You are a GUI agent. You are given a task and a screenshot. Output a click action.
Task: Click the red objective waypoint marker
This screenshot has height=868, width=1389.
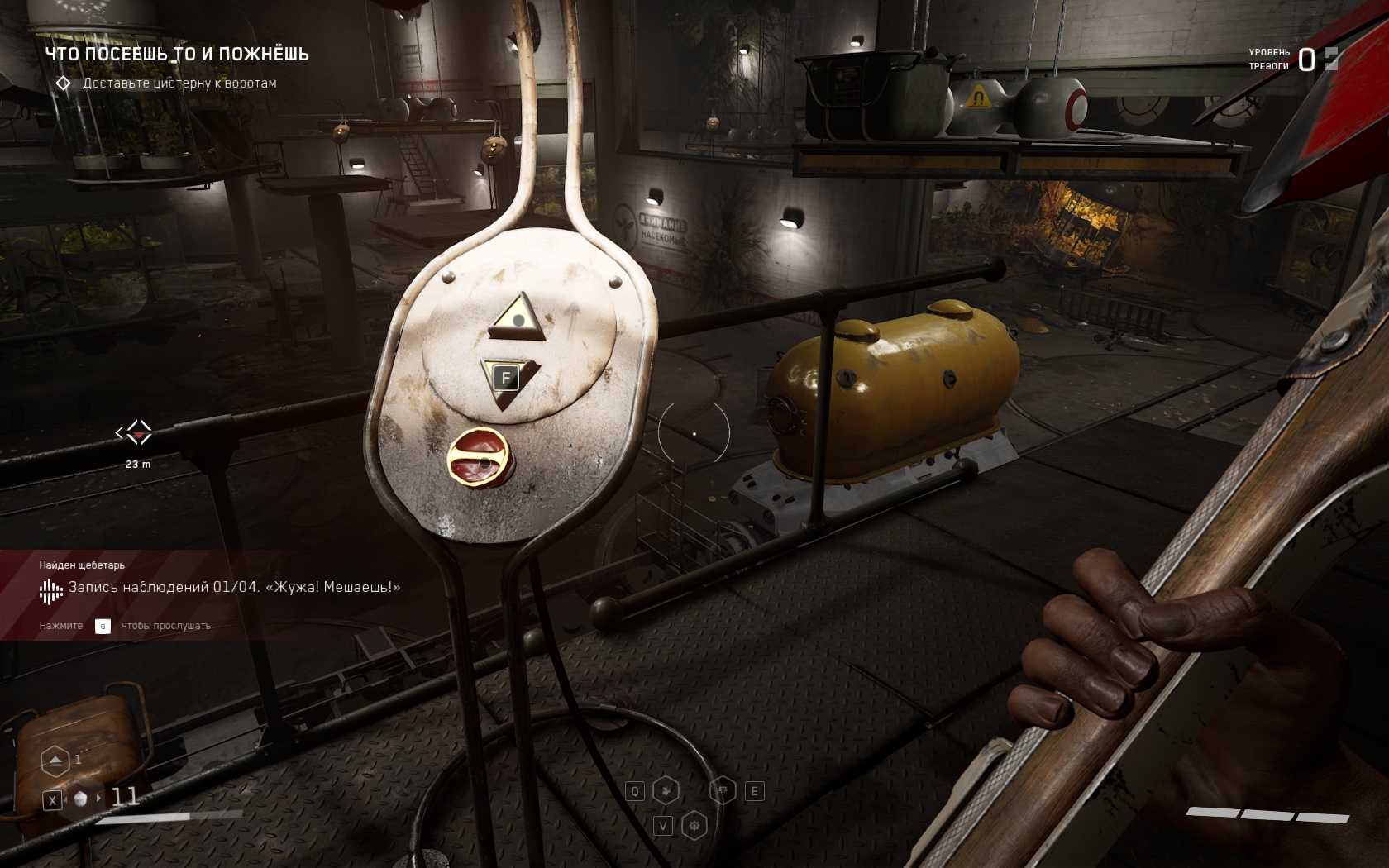pyautogui.click(x=138, y=432)
